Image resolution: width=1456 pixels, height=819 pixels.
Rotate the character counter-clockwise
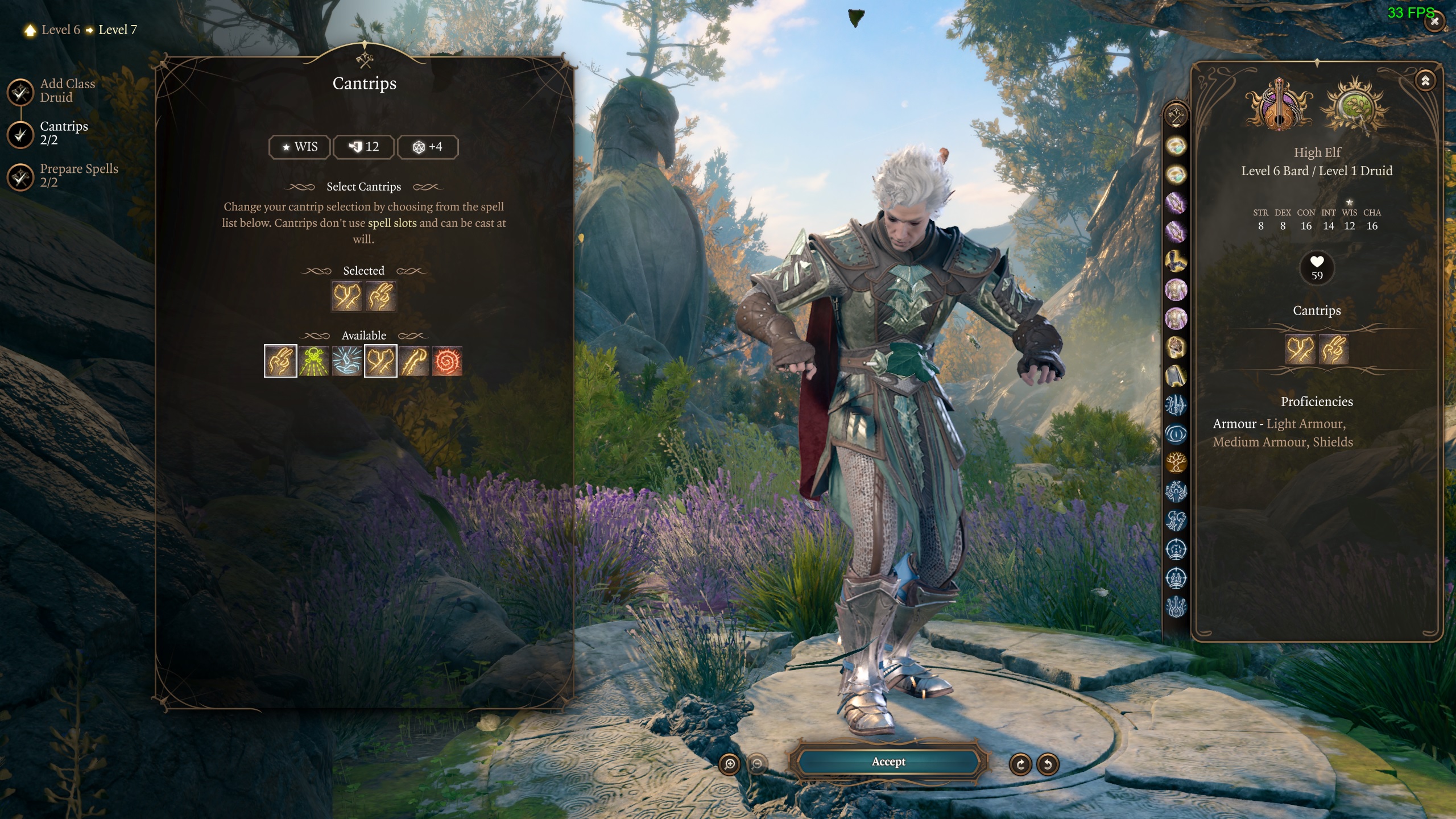coord(1048,764)
